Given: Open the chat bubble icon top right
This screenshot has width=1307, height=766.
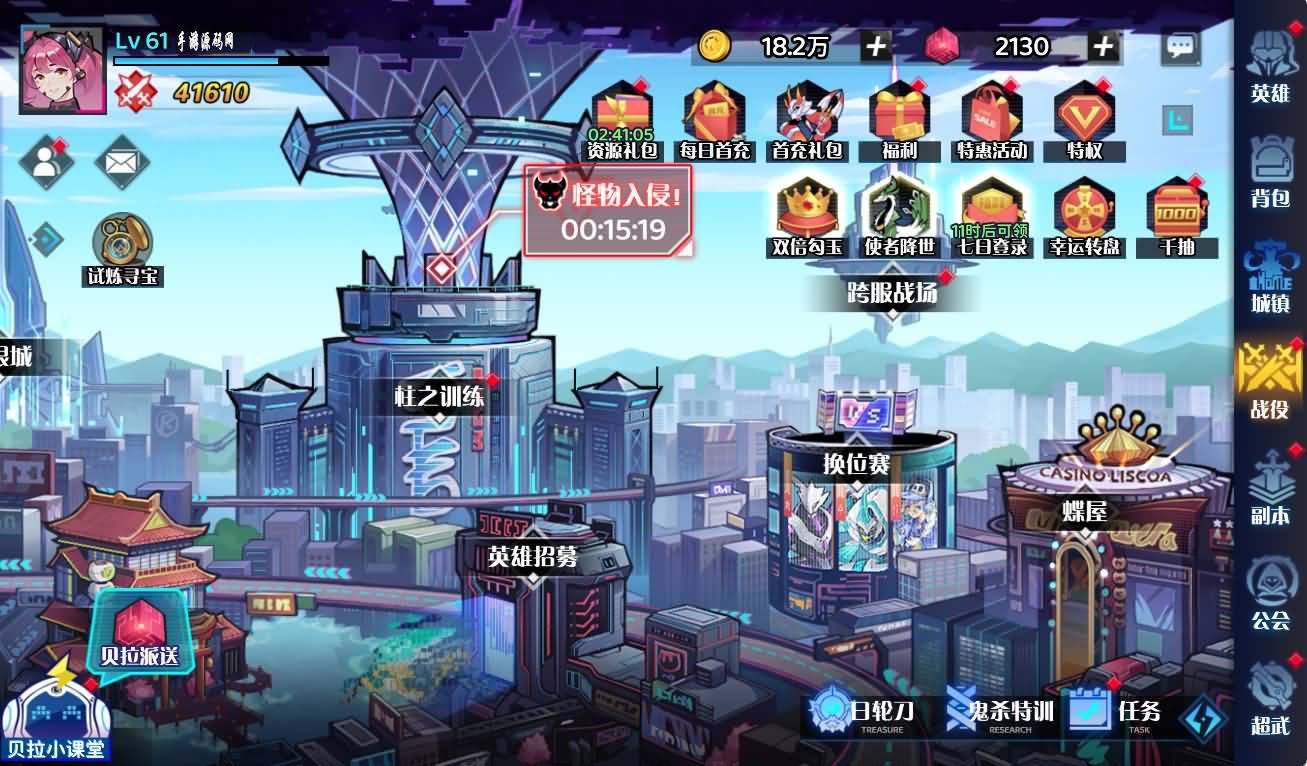Looking at the screenshot, I should coord(1181,45).
